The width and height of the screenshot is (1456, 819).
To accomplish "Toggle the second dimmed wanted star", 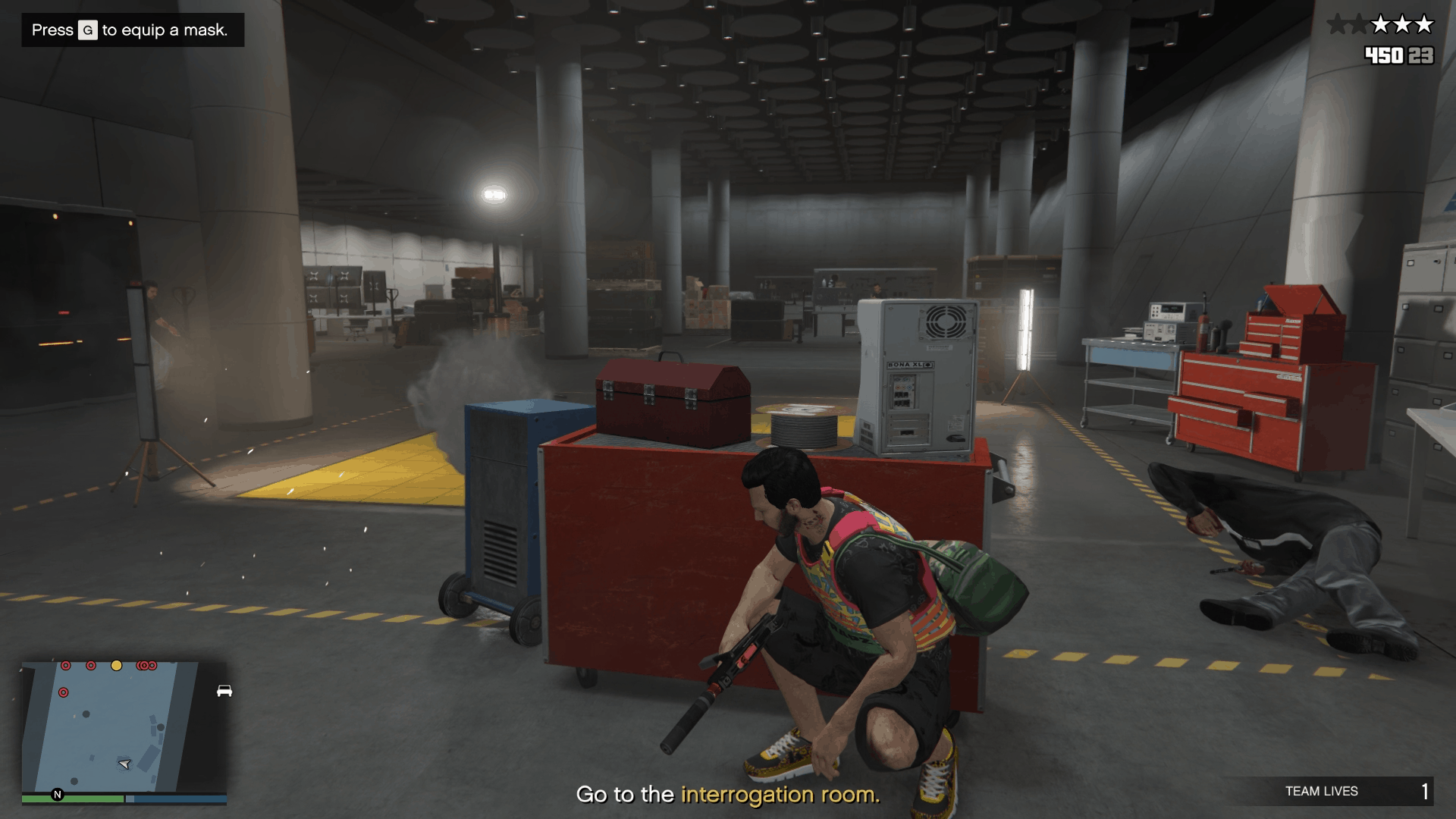I will coord(1359,24).
